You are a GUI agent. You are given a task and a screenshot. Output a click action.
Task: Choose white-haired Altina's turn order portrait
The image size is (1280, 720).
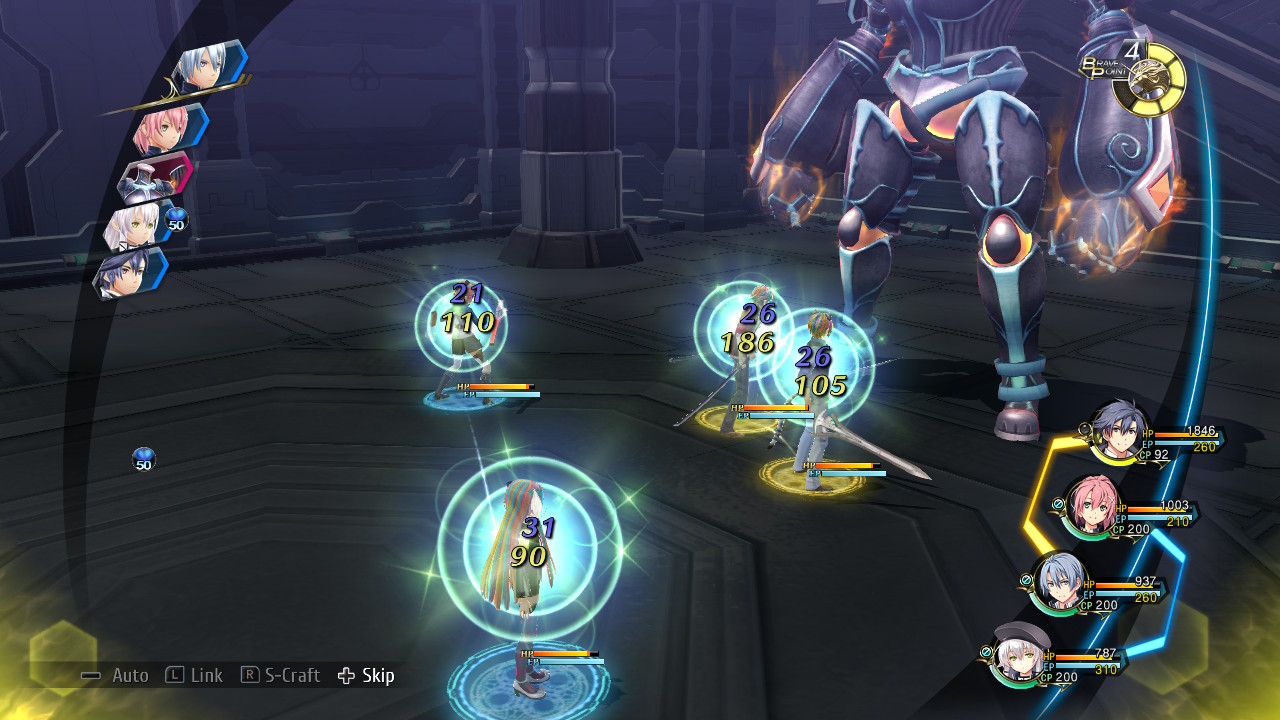point(135,226)
